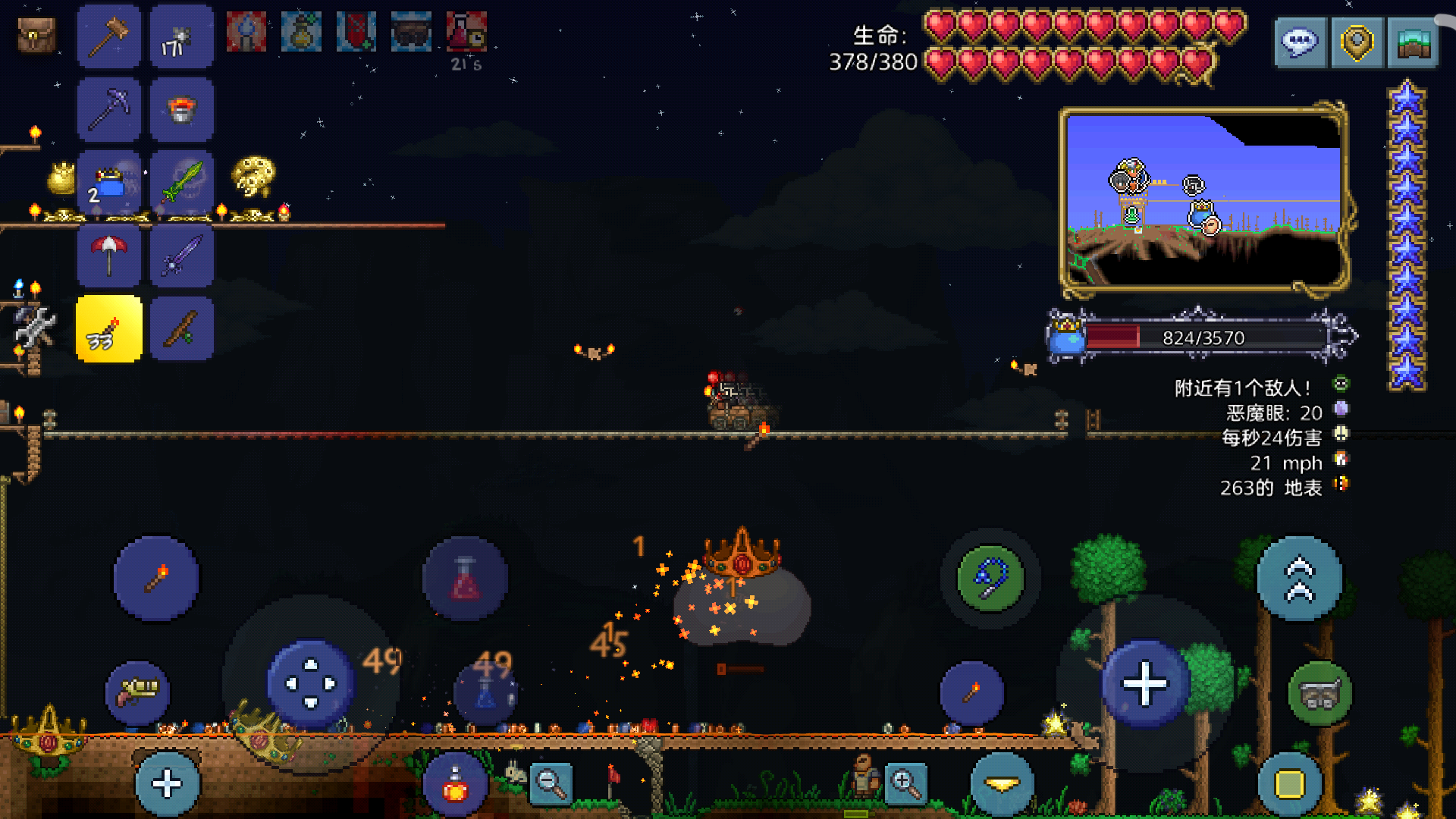Open the chat speech bubble button
1456x819 pixels.
(x=1300, y=42)
